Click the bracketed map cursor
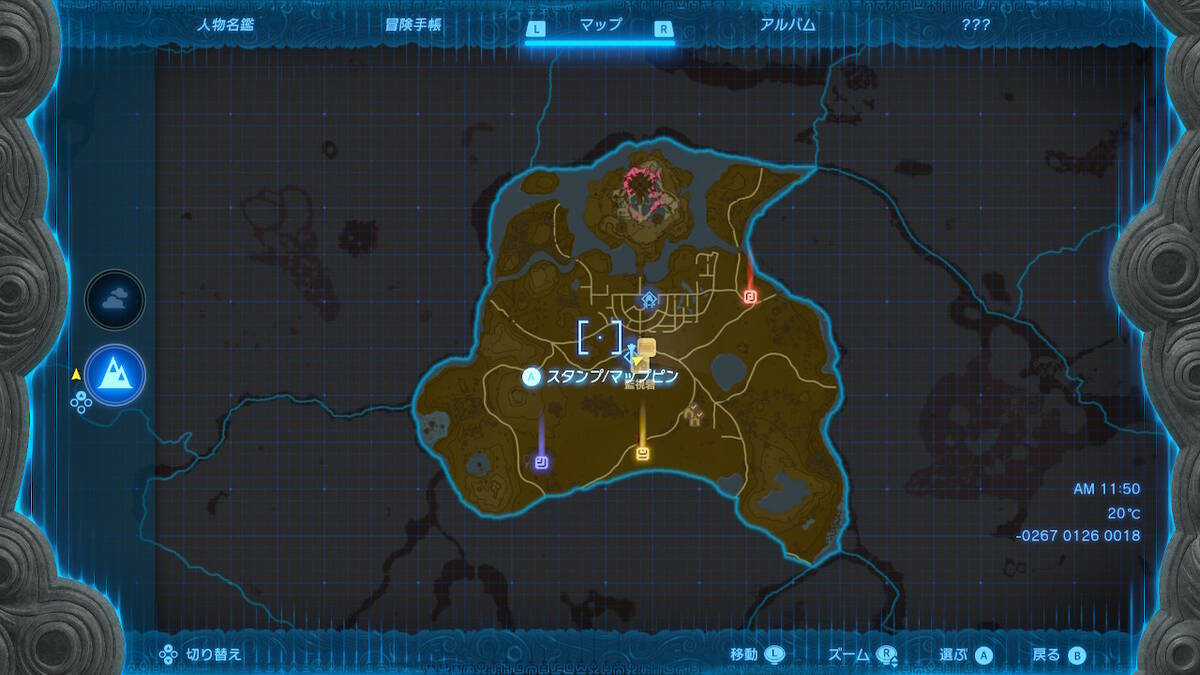The height and width of the screenshot is (675, 1200). pyautogui.click(x=600, y=337)
